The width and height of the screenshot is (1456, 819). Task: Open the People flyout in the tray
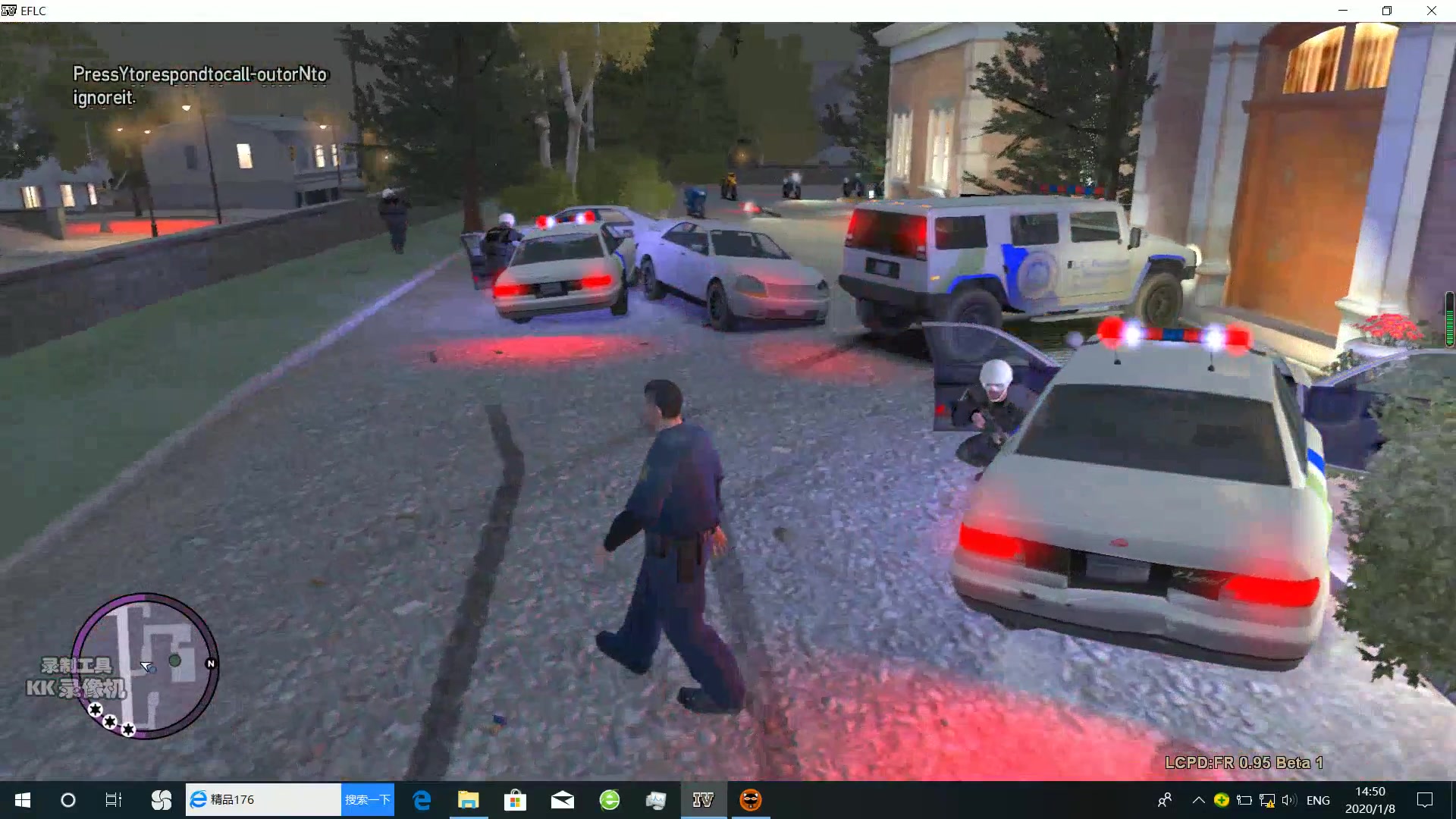(1165, 799)
